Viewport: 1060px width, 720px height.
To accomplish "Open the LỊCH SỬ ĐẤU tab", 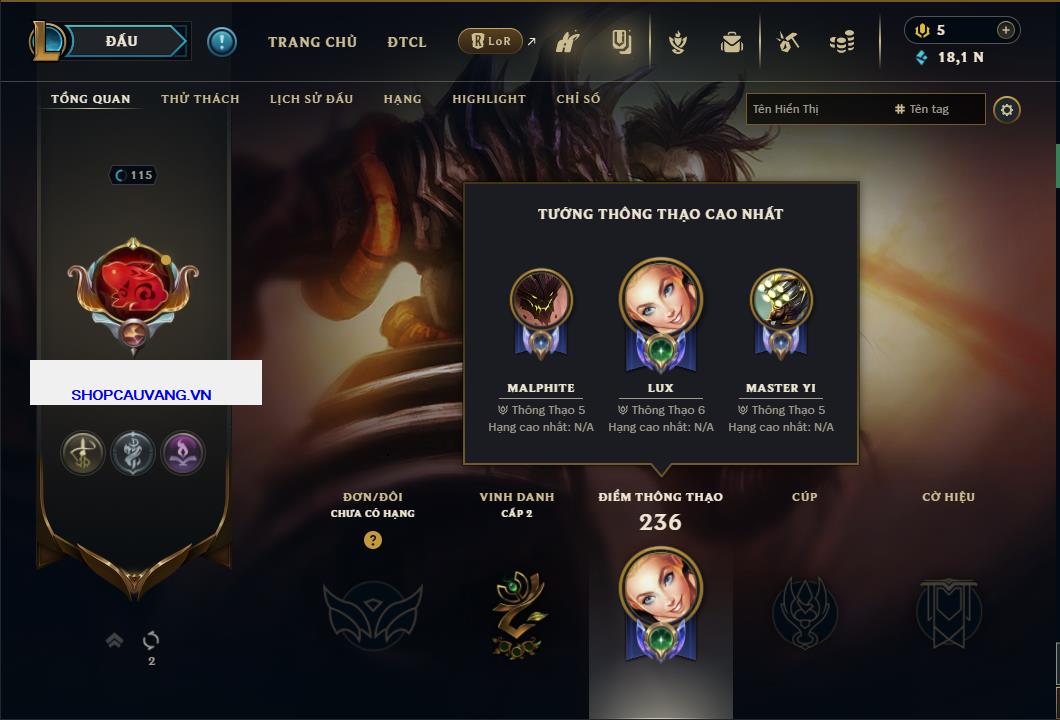I will click(311, 99).
